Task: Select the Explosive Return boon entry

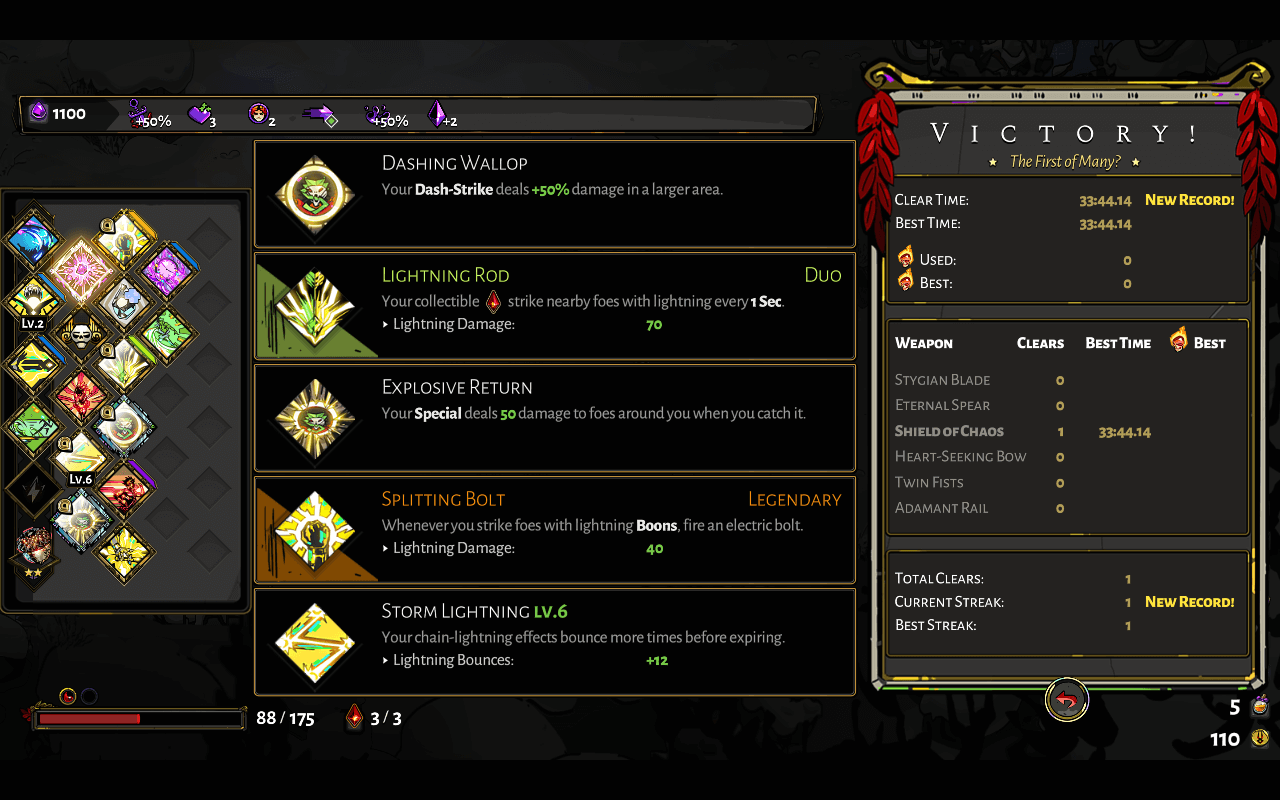Action: 554,418
